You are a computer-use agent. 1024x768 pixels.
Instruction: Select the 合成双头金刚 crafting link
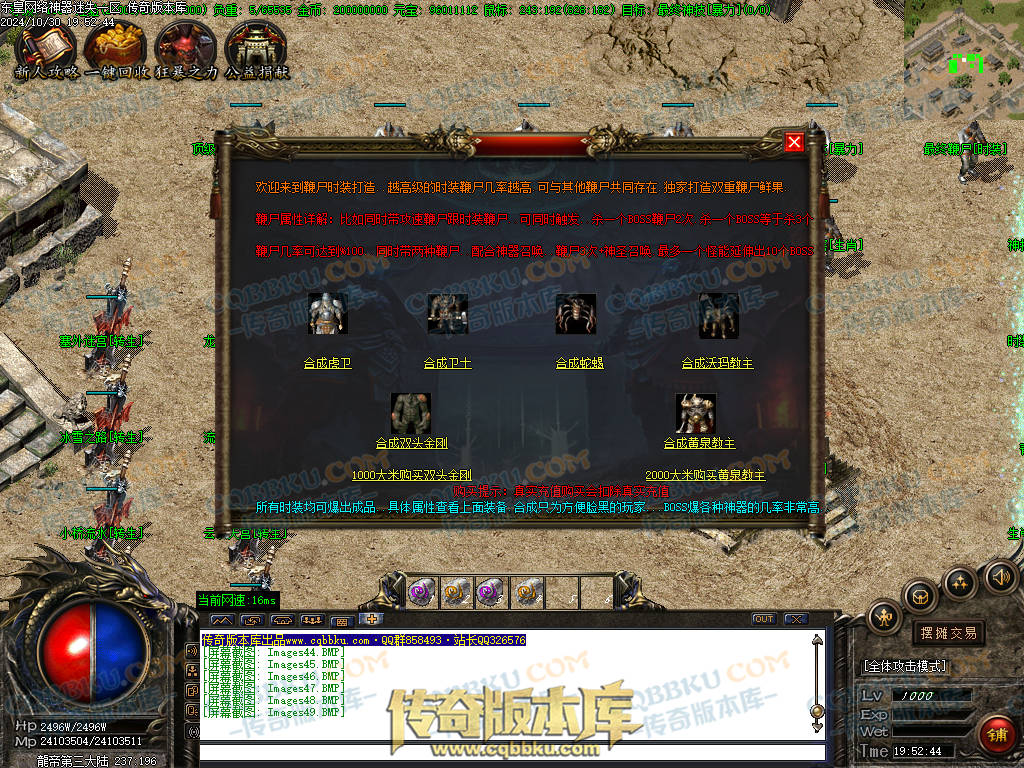(x=414, y=443)
